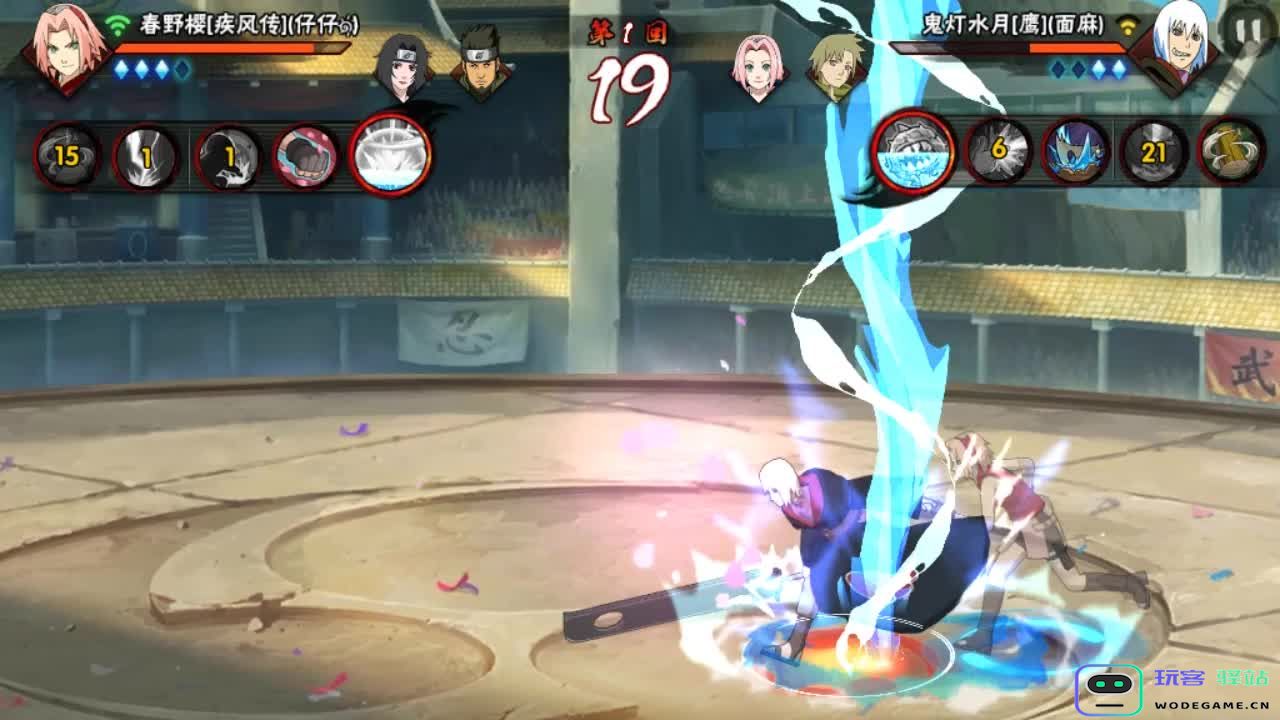Tap the skill icon showing cooldown 6
The image size is (1280, 720).
pyautogui.click(x=997, y=153)
